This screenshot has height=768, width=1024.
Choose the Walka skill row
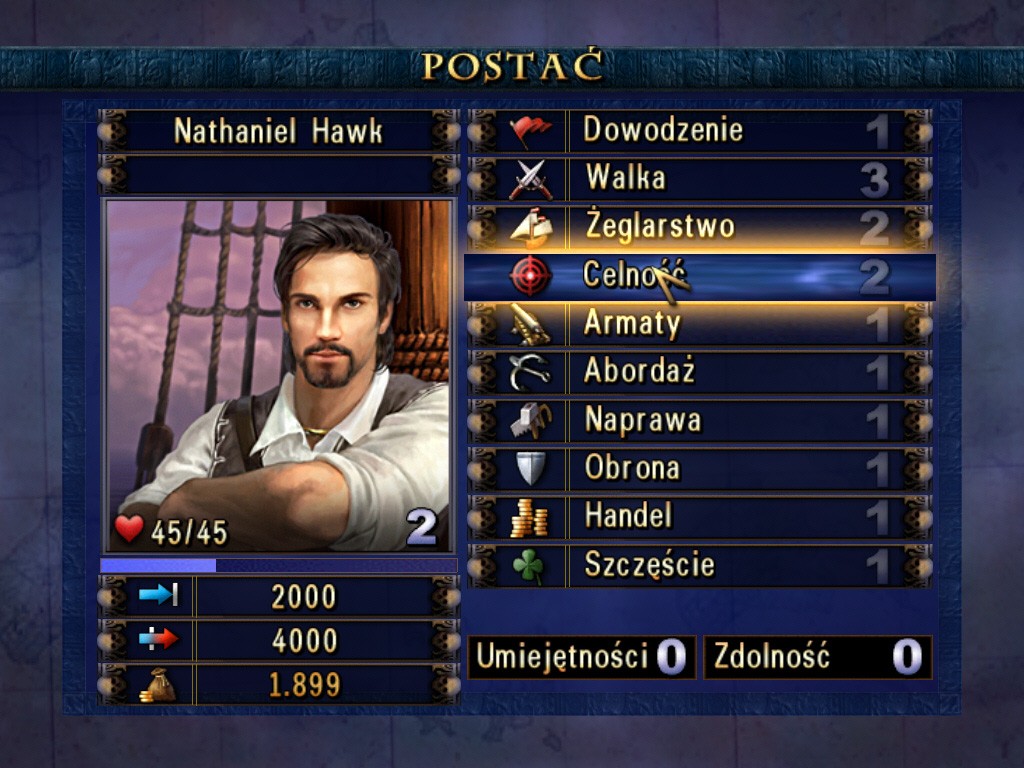point(700,179)
